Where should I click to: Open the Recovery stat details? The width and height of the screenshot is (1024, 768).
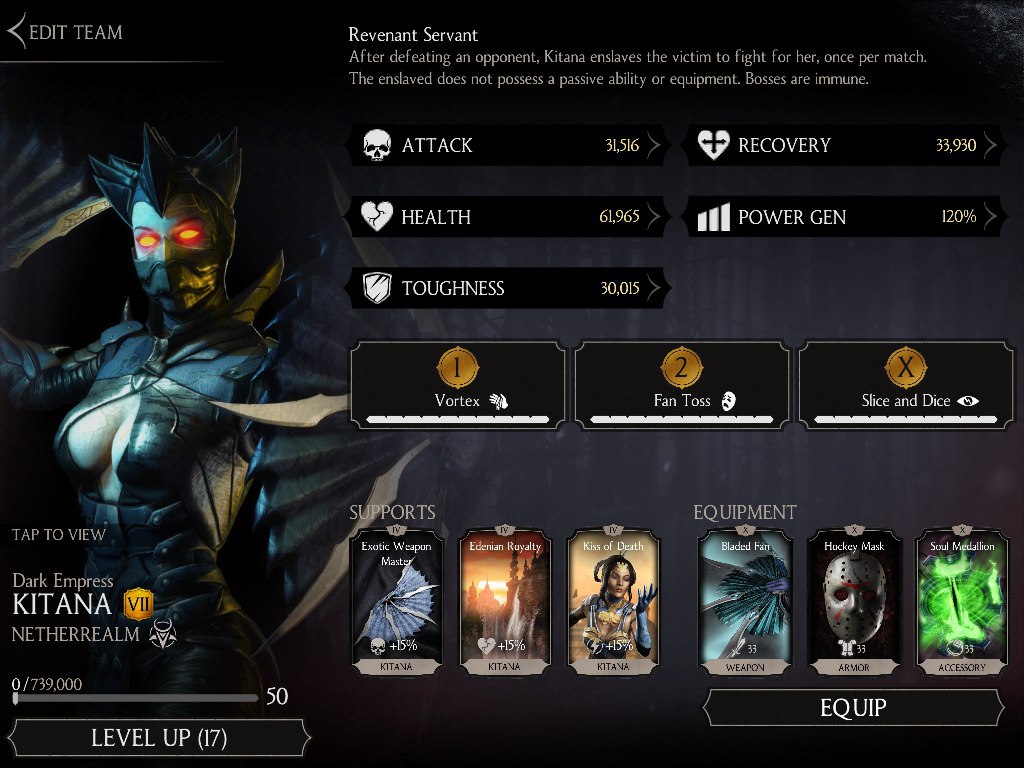[x=845, y=146]
